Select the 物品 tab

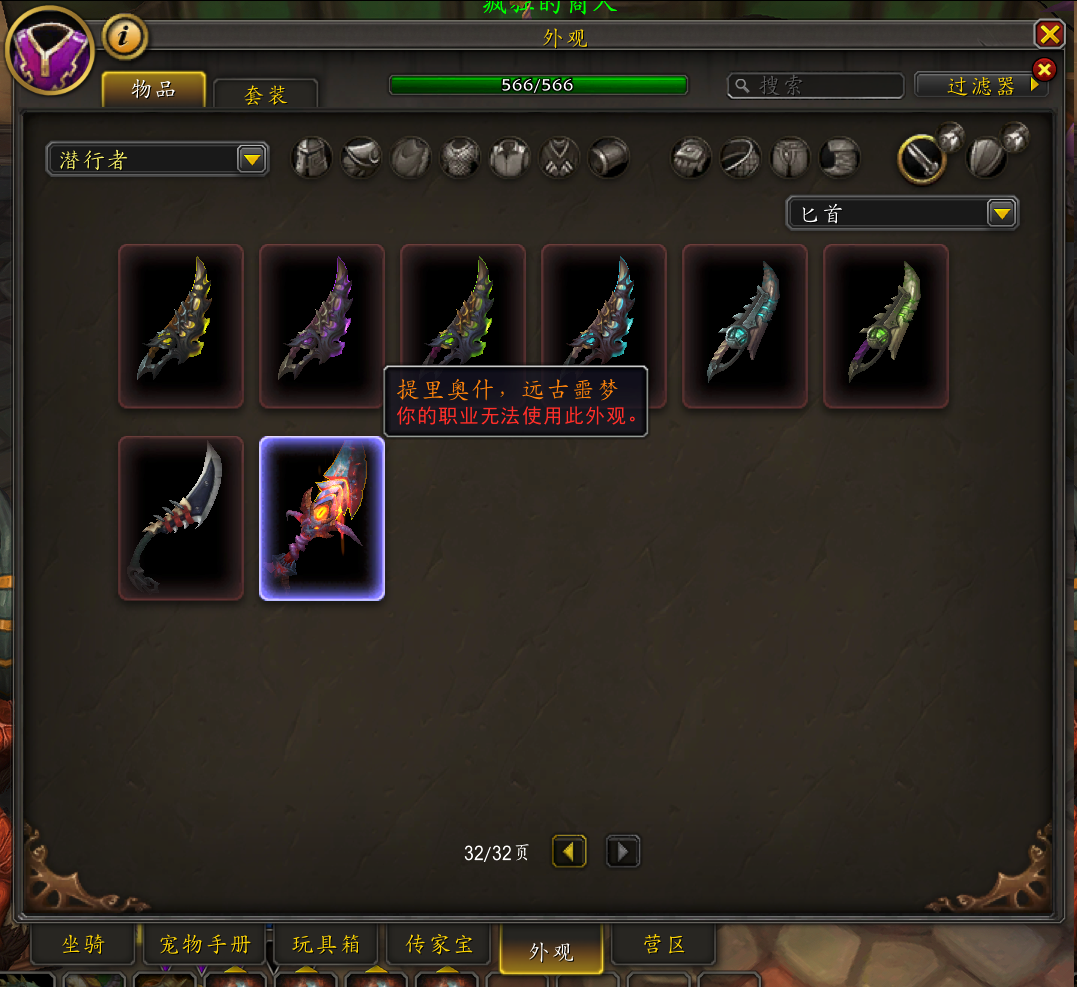point(154,89)
